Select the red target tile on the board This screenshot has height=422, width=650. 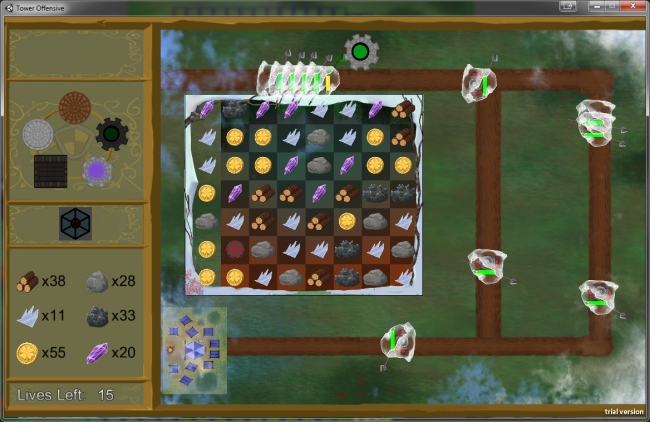pos(235,248)
